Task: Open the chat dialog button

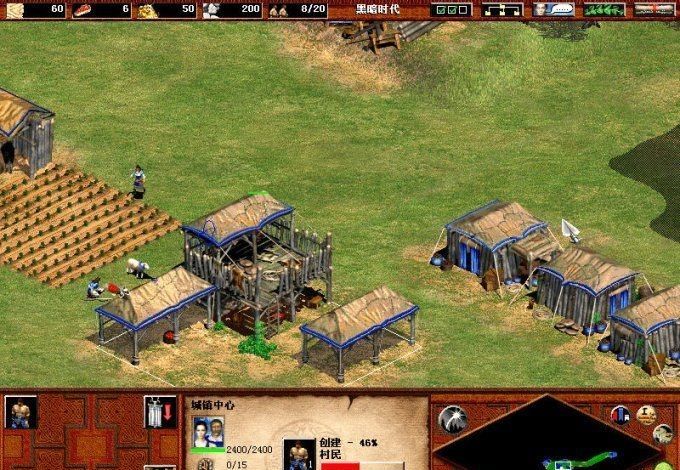Action: coord(553,9)
